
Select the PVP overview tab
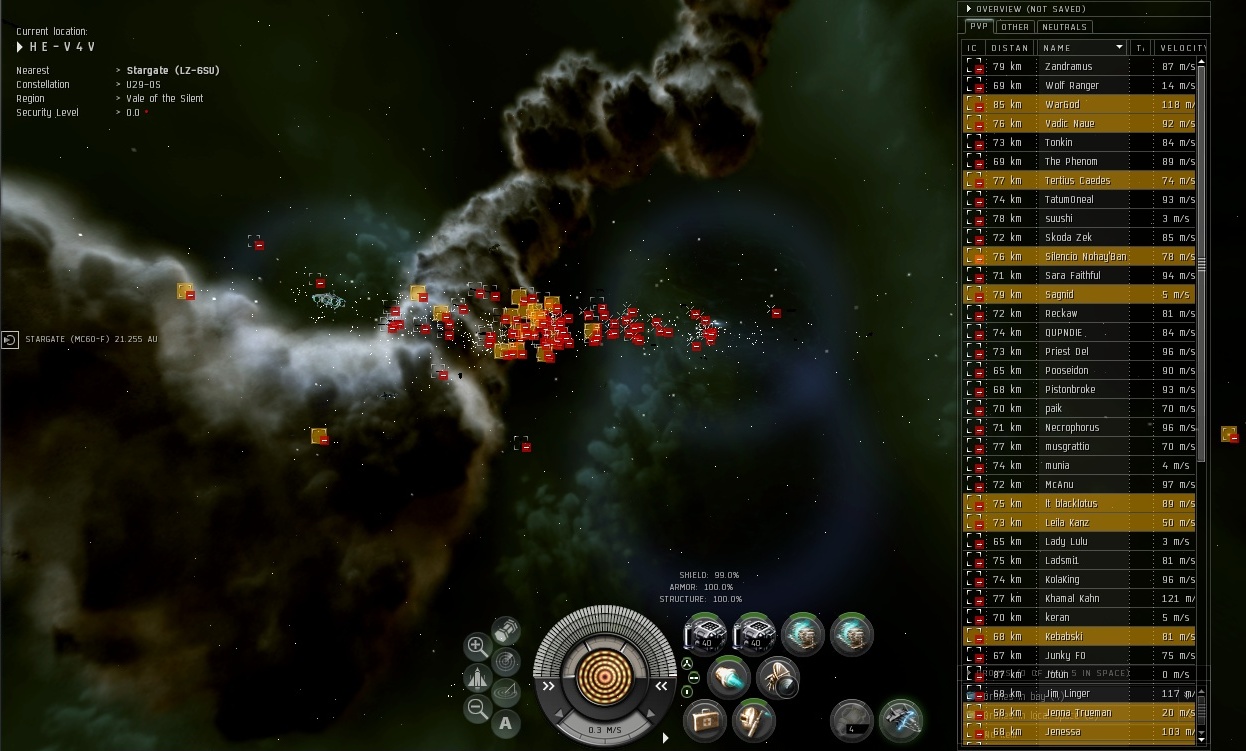pyautogui.click(x=980, y=27)
